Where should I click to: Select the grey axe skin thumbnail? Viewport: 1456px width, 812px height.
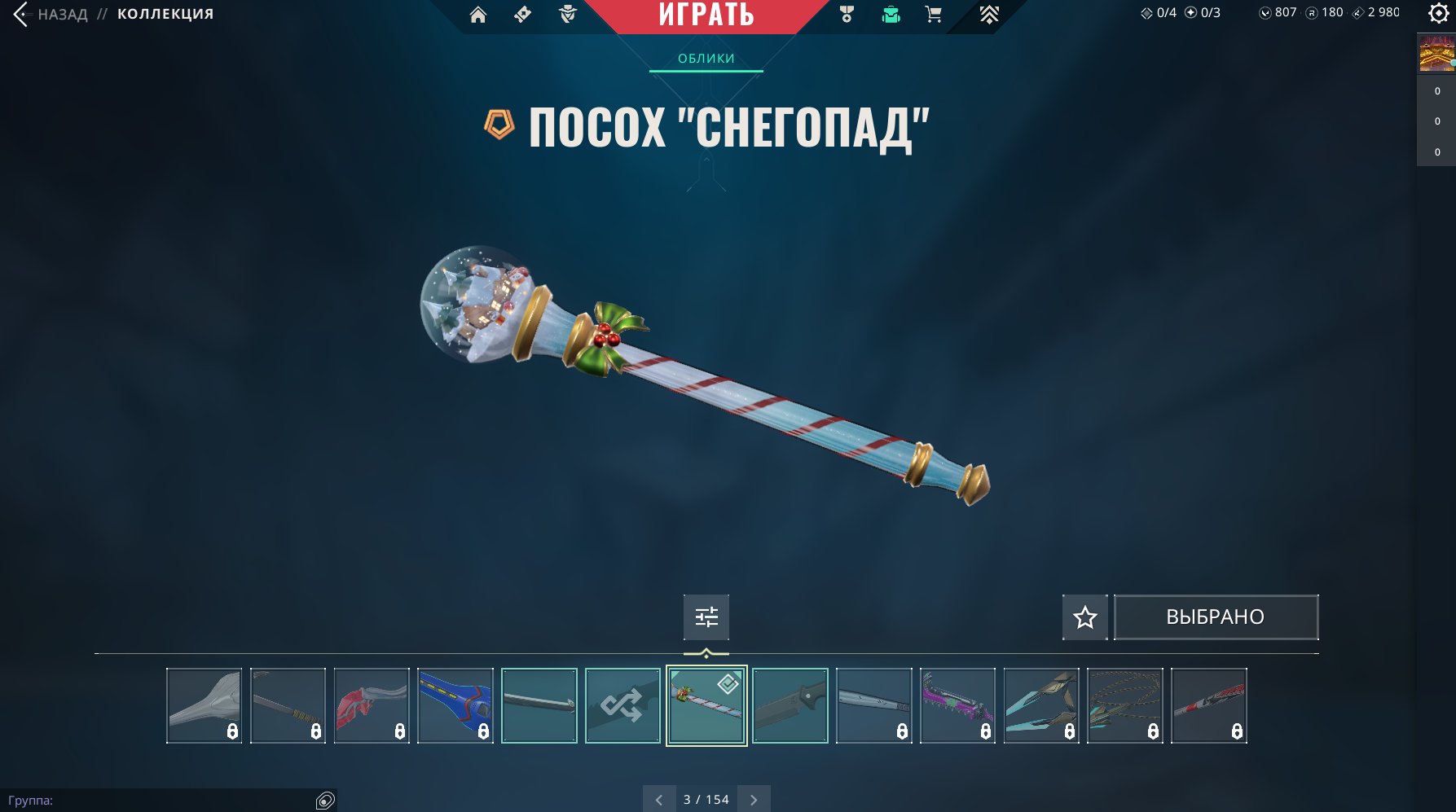pos(204,705)
